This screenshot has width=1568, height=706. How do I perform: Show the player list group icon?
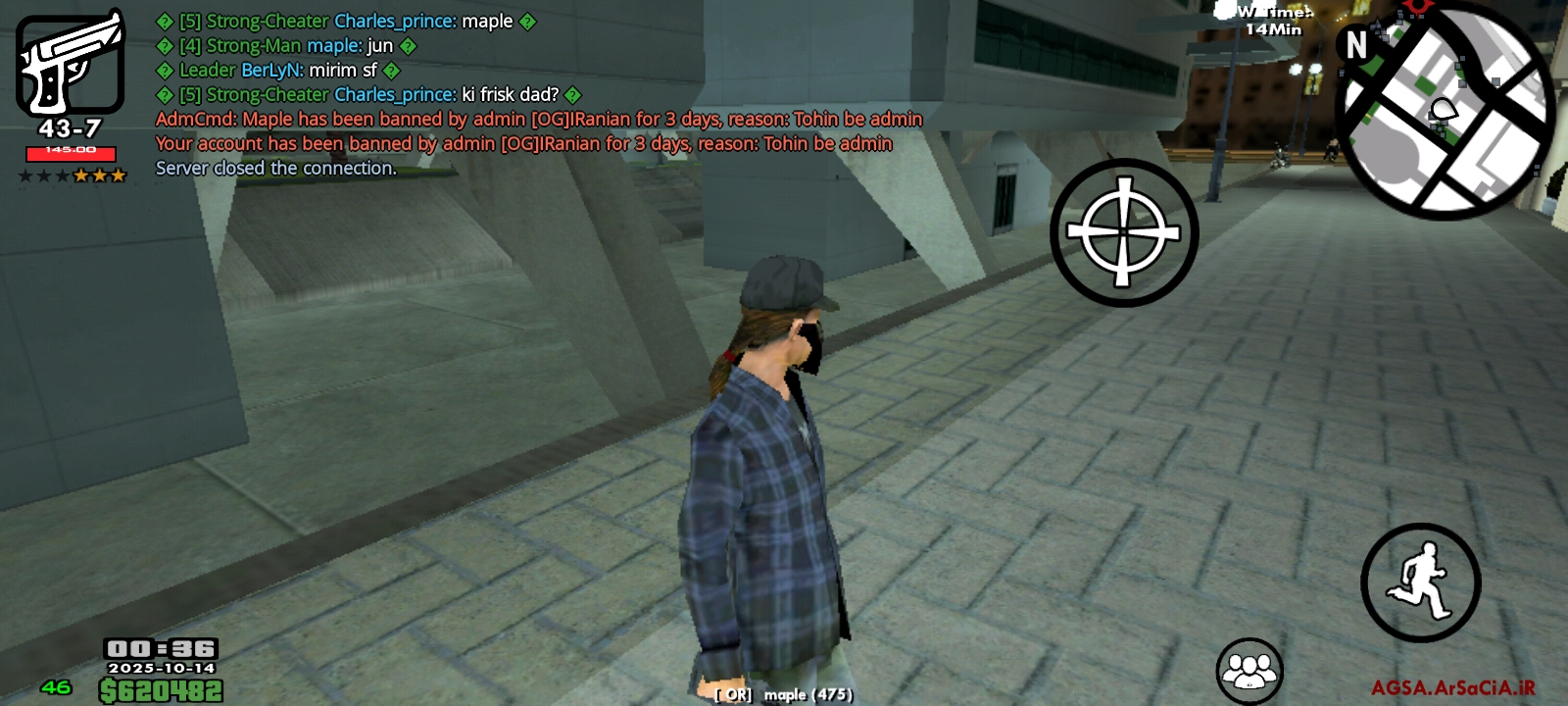[x=1249, y=671]
